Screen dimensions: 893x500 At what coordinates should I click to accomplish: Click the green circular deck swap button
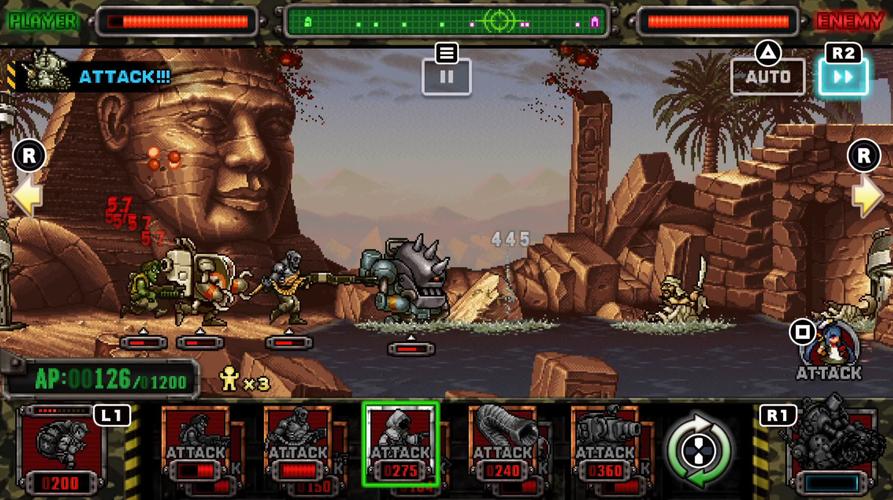(x=699, y=447)
